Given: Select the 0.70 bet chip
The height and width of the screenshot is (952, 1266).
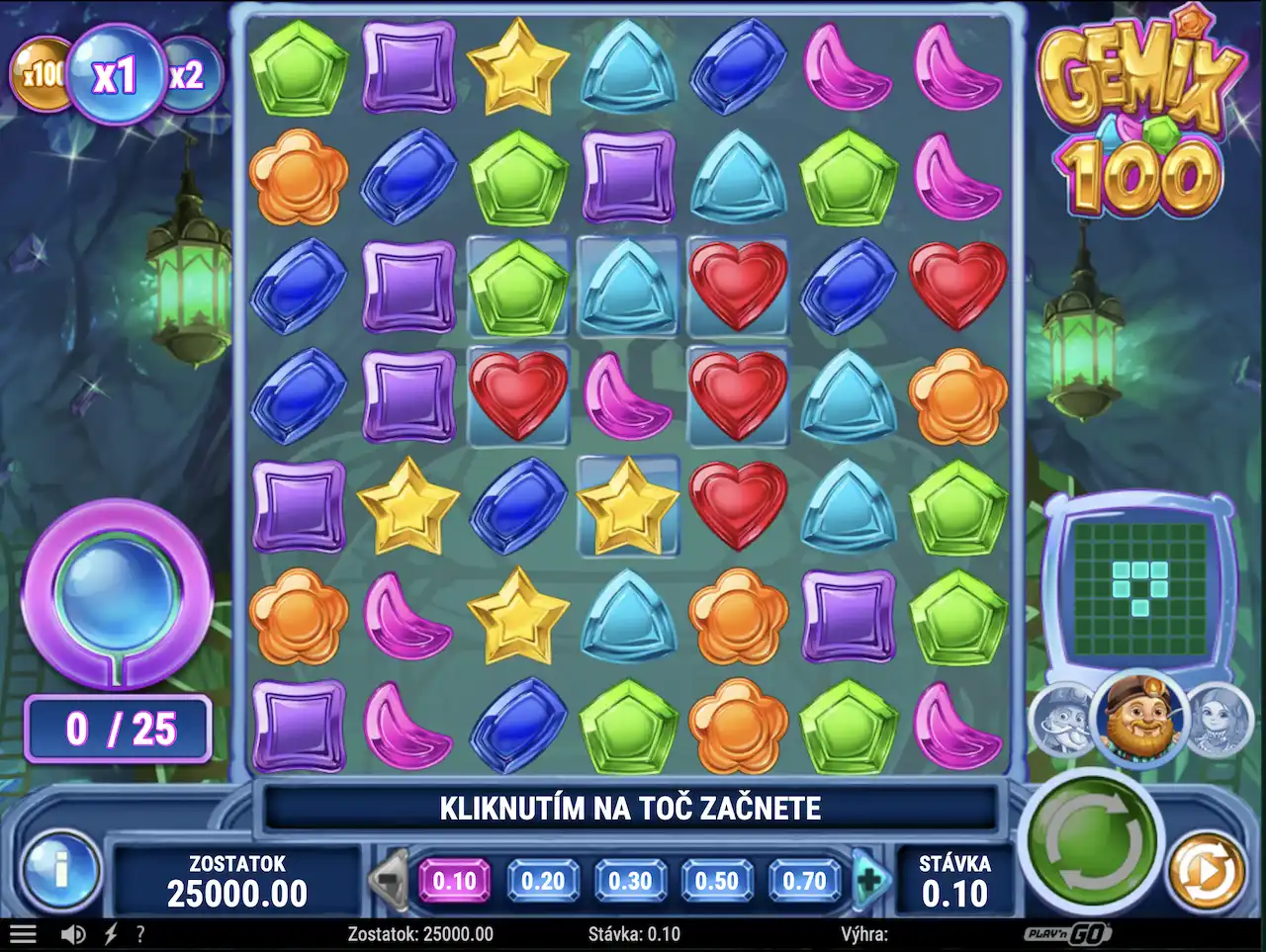Looking at the screenshot, I should tap(804, 880).
